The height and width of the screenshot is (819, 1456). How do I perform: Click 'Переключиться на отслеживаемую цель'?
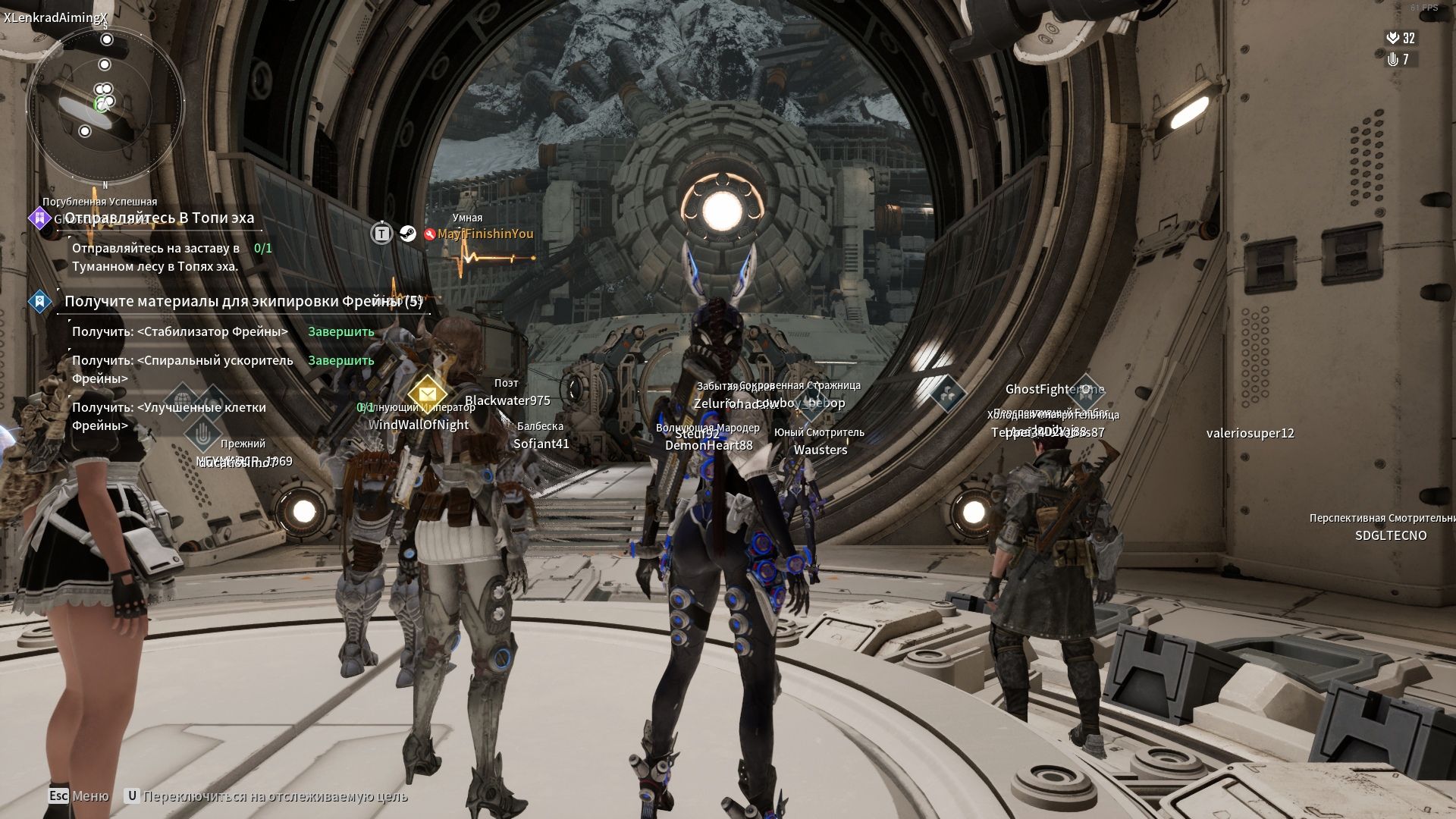(275, 796)
